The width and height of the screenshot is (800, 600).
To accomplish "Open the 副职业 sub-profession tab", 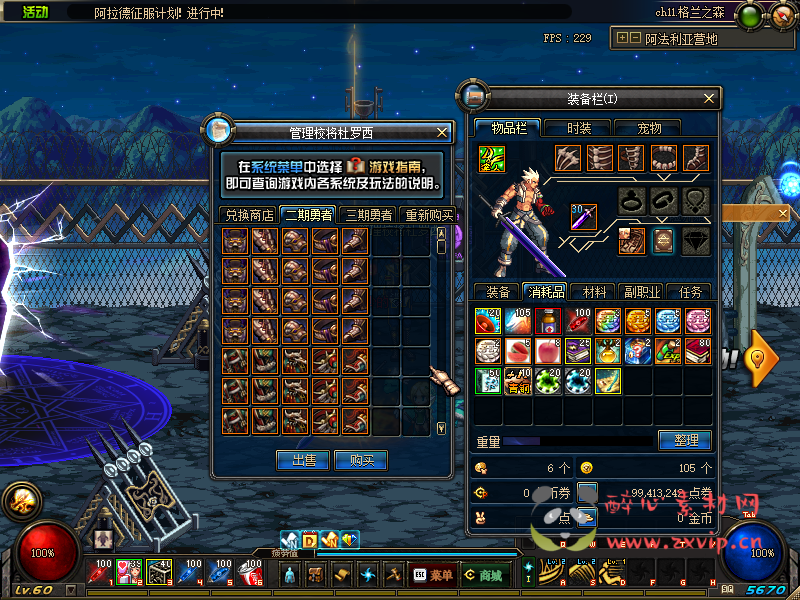I will tap(641, 292).
